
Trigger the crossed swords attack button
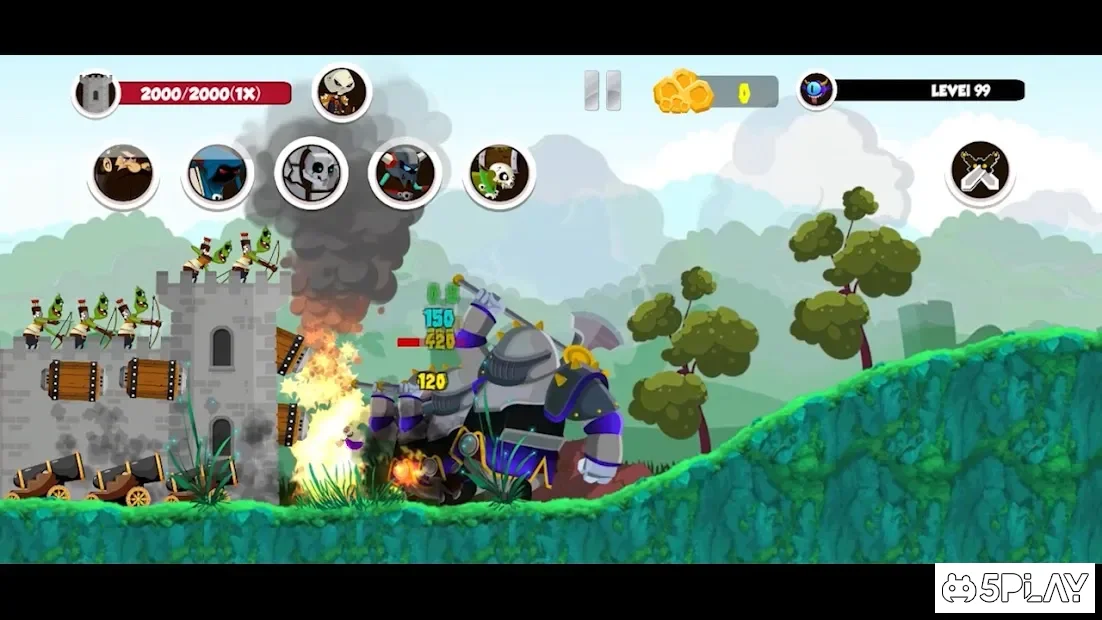(x=980, y=172)
